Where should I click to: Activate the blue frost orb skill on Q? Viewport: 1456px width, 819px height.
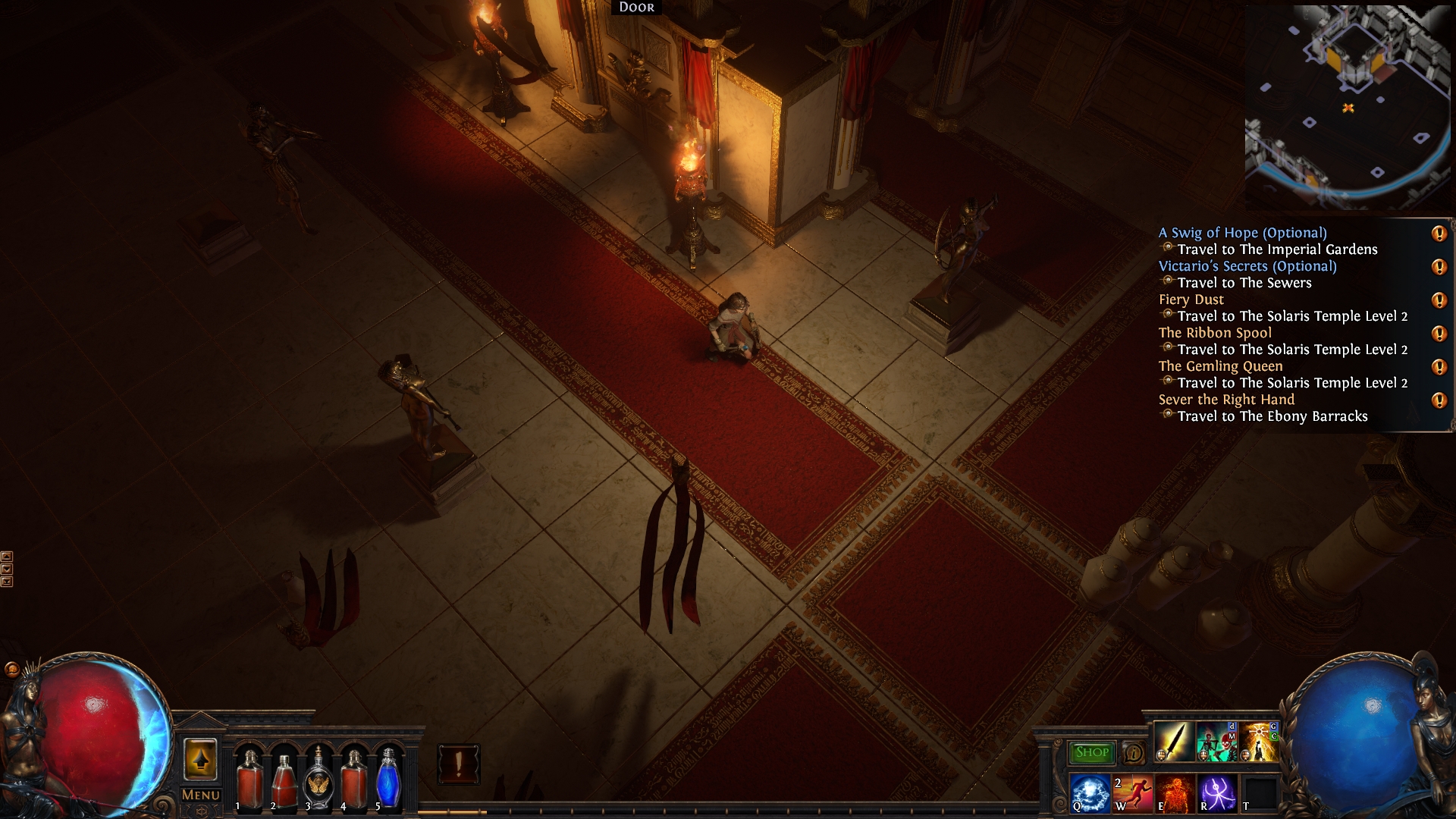pyautogui.click(x=1089, y=792)
